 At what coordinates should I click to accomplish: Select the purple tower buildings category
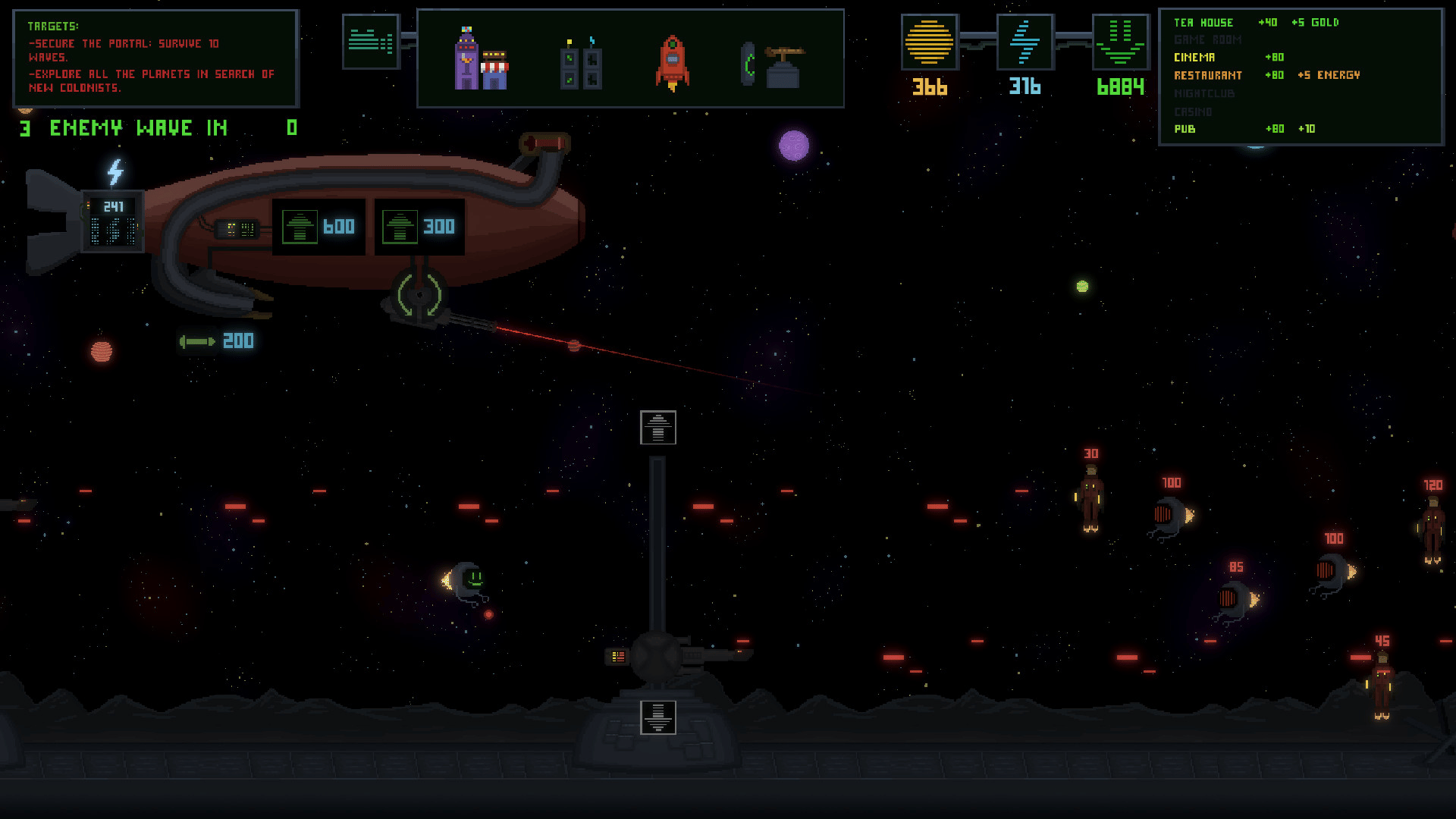[x=481, y=59]
